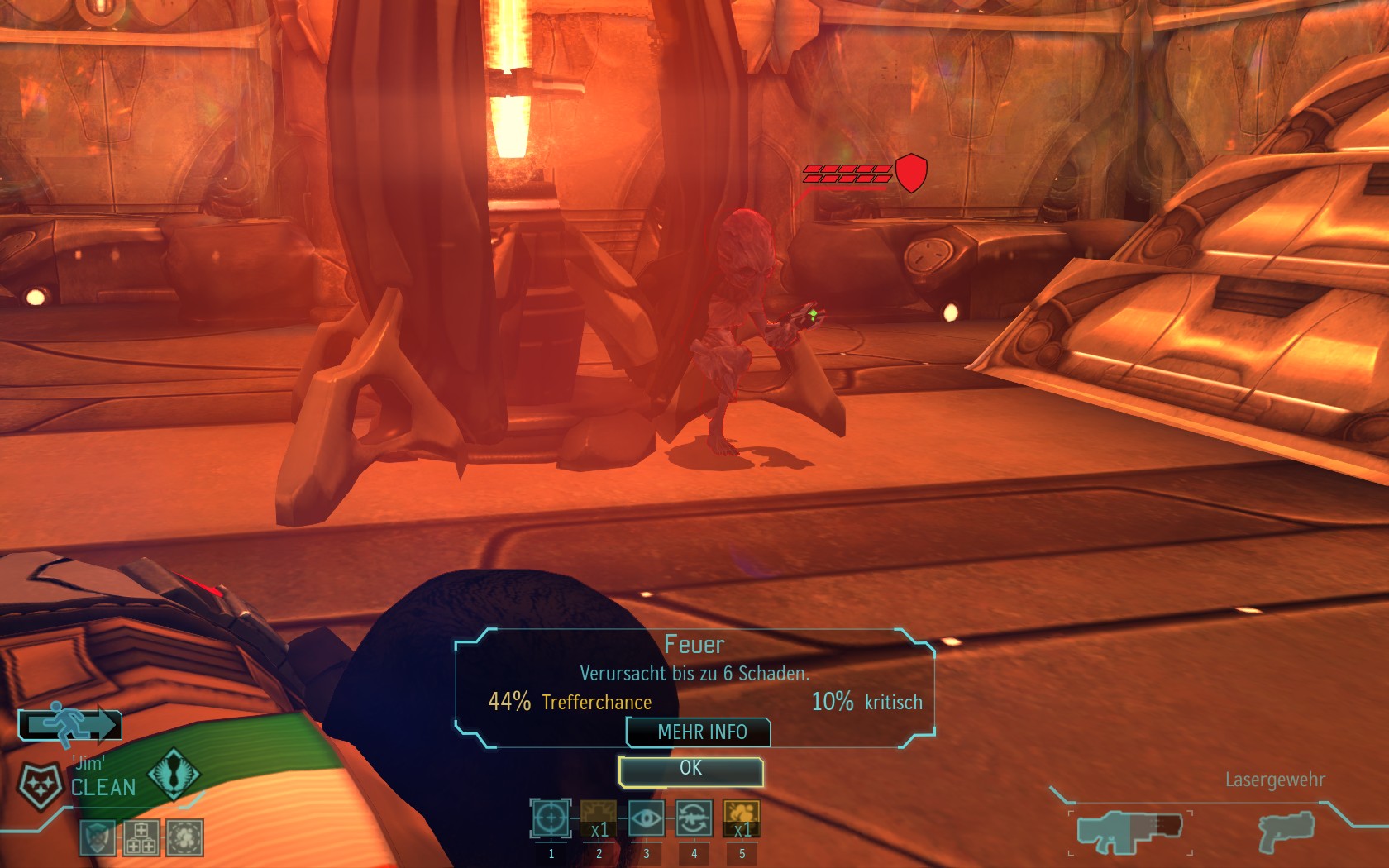Select the shield perk icon
The width and height of the screenshot is (1389, 868).
point(98,837)
